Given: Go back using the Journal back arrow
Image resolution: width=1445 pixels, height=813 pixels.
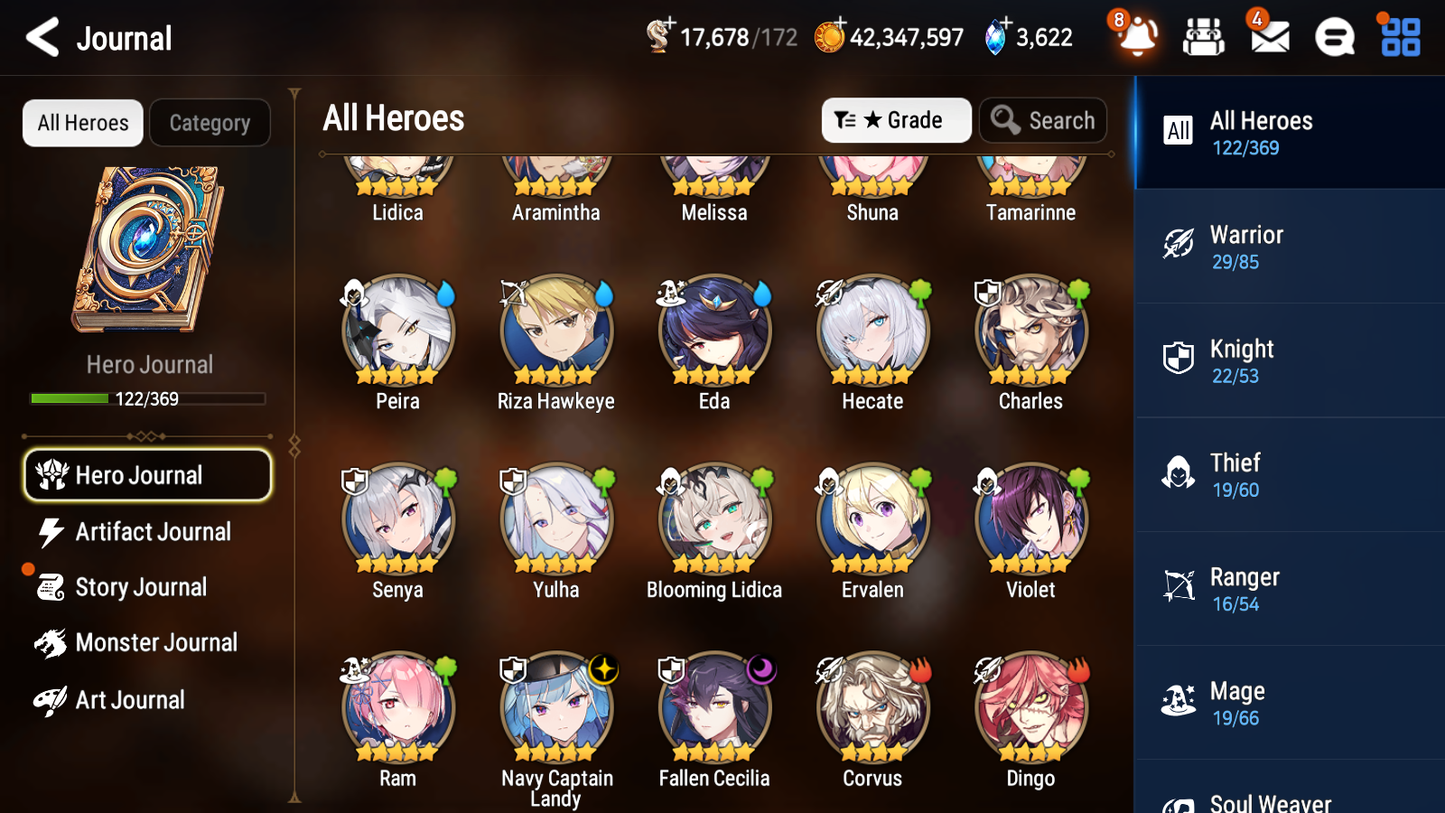Looking at the screenshot, I should coord(42,37).
